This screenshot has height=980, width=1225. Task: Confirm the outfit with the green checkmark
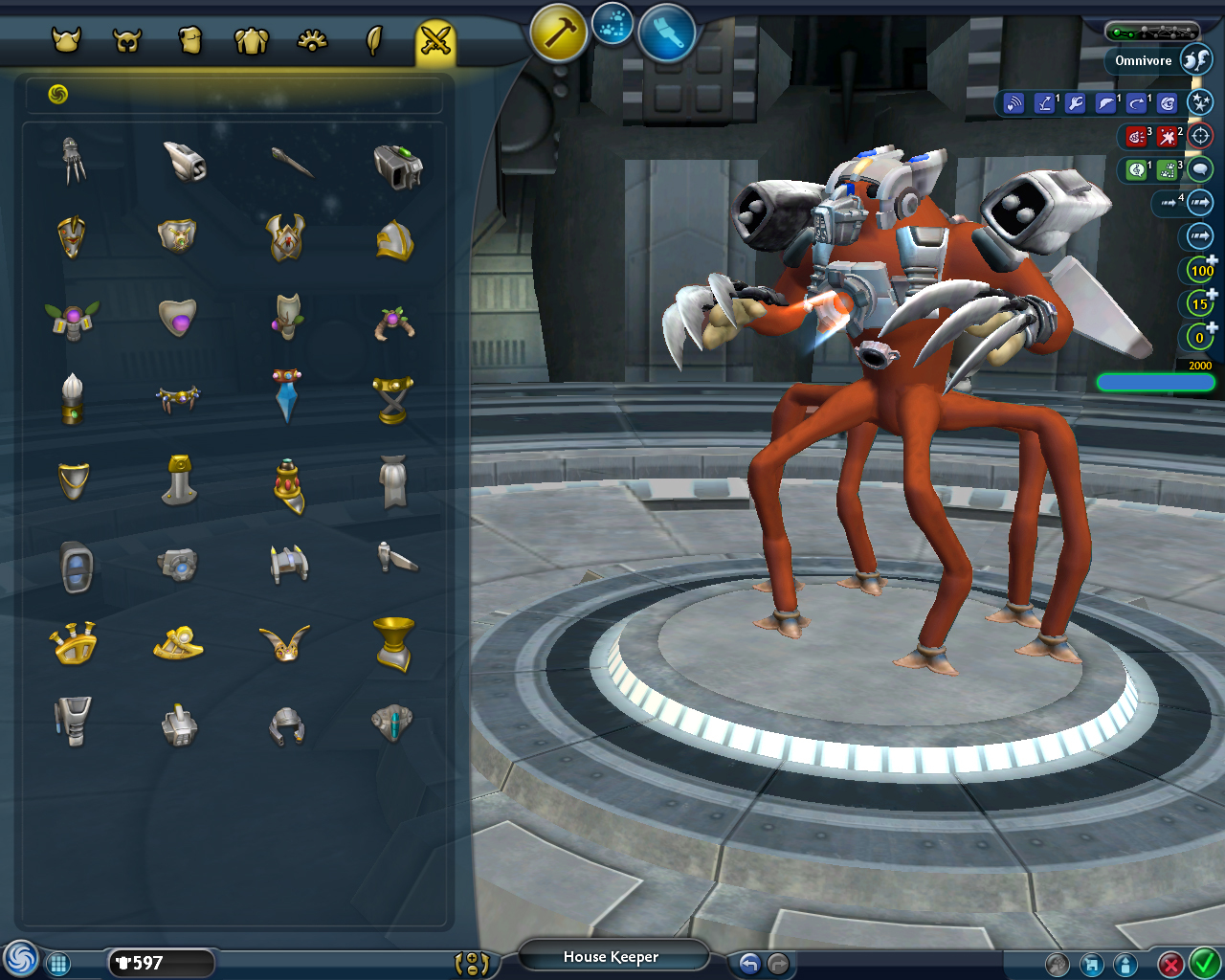point(1203,962)
